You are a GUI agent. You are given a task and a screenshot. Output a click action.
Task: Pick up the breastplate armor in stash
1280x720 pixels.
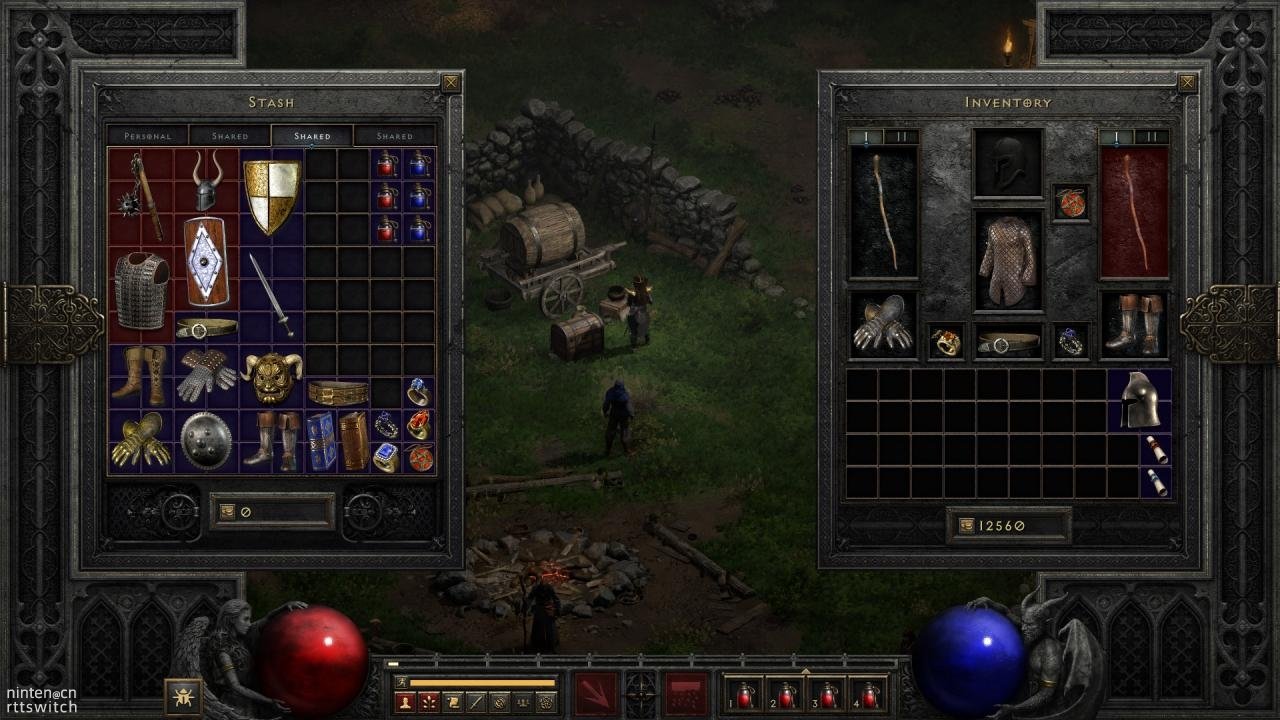tap(141, 289)
